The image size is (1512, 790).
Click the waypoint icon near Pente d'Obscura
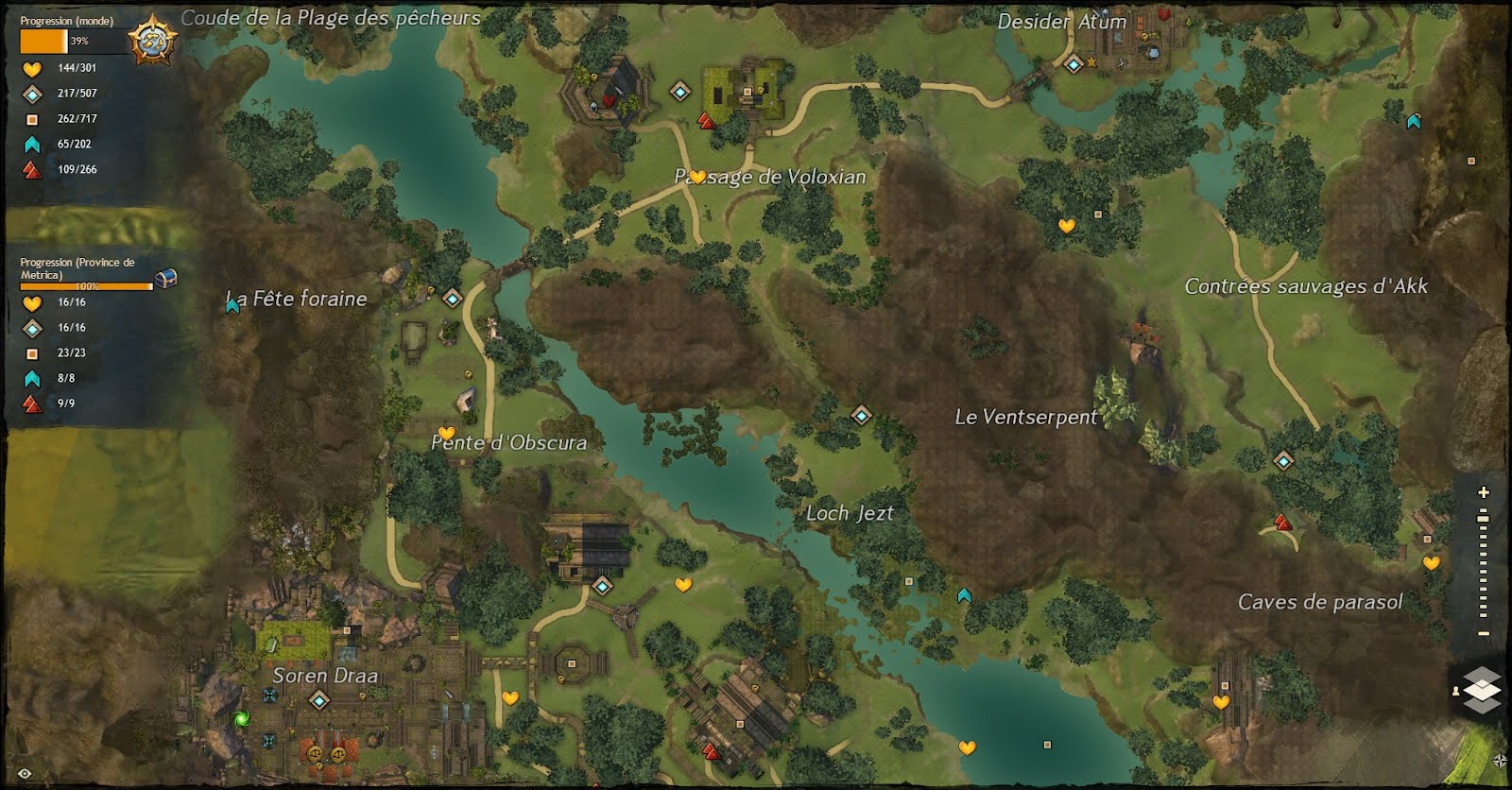(x=452, y=299)
